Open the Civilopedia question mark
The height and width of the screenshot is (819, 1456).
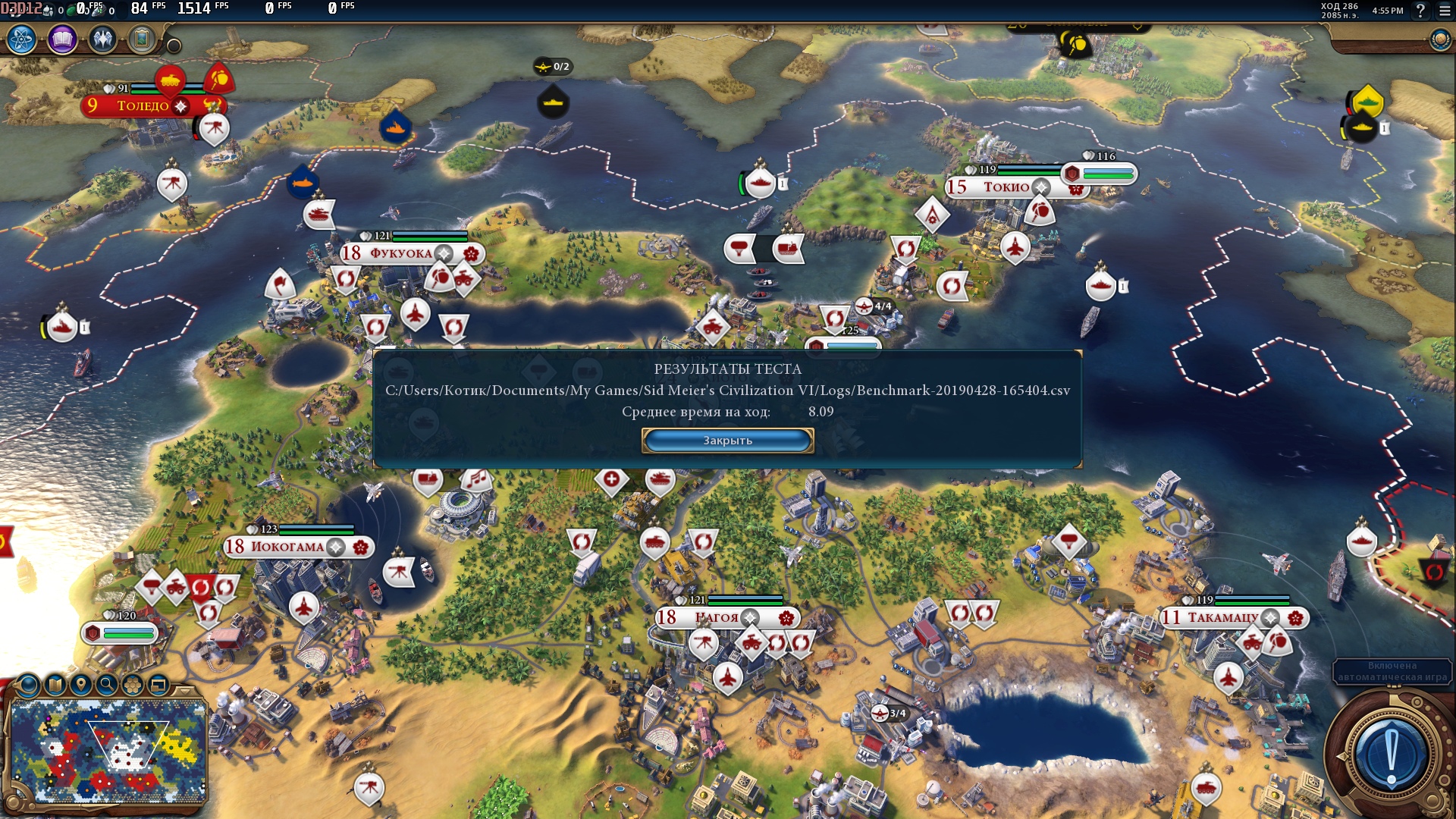pos(1420,11)
